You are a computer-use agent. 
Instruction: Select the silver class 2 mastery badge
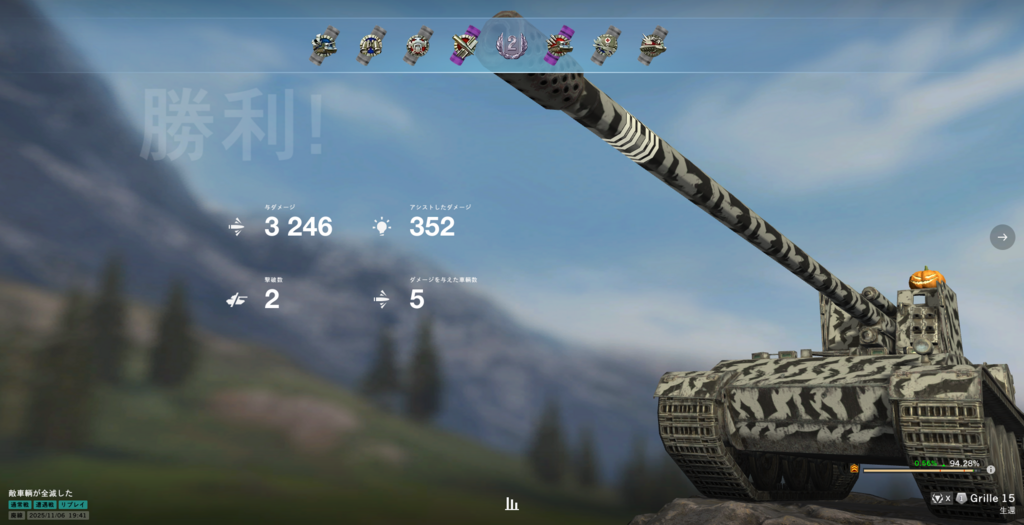510,45
